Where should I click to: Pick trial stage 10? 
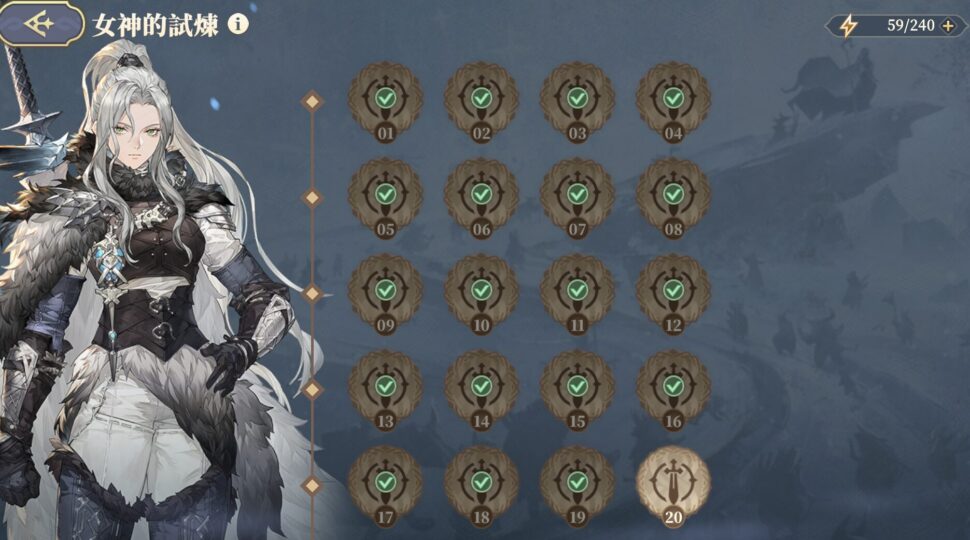pyautogui.click(x=481, y=291)
